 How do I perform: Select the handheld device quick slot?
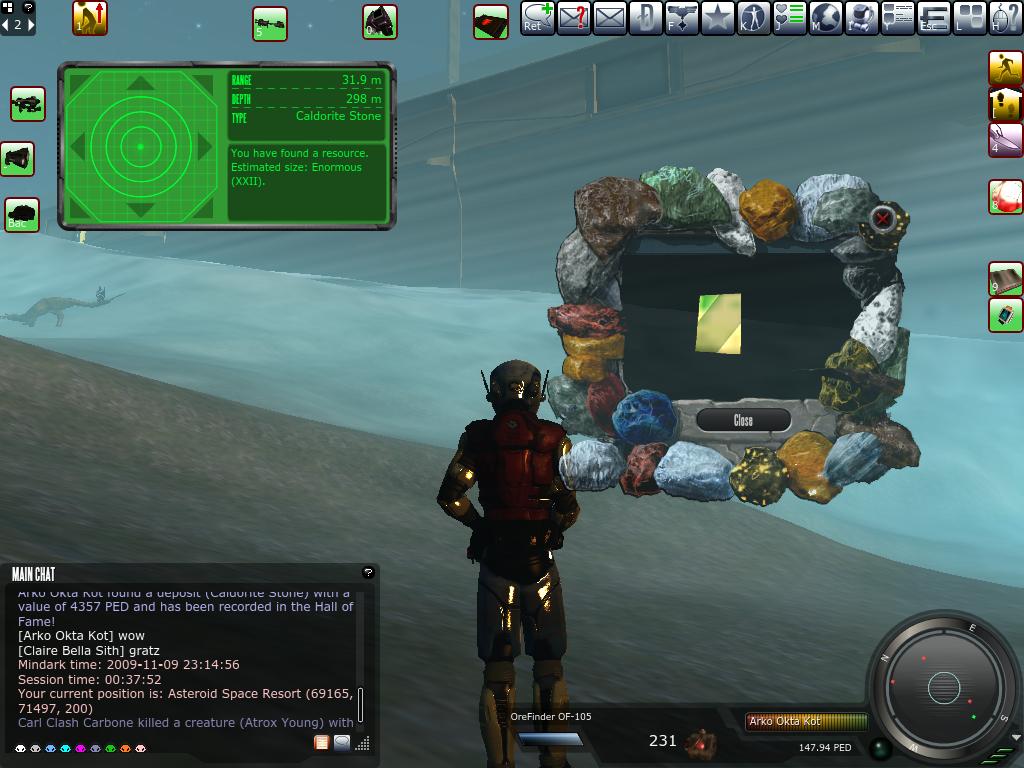pos(1005,315)
